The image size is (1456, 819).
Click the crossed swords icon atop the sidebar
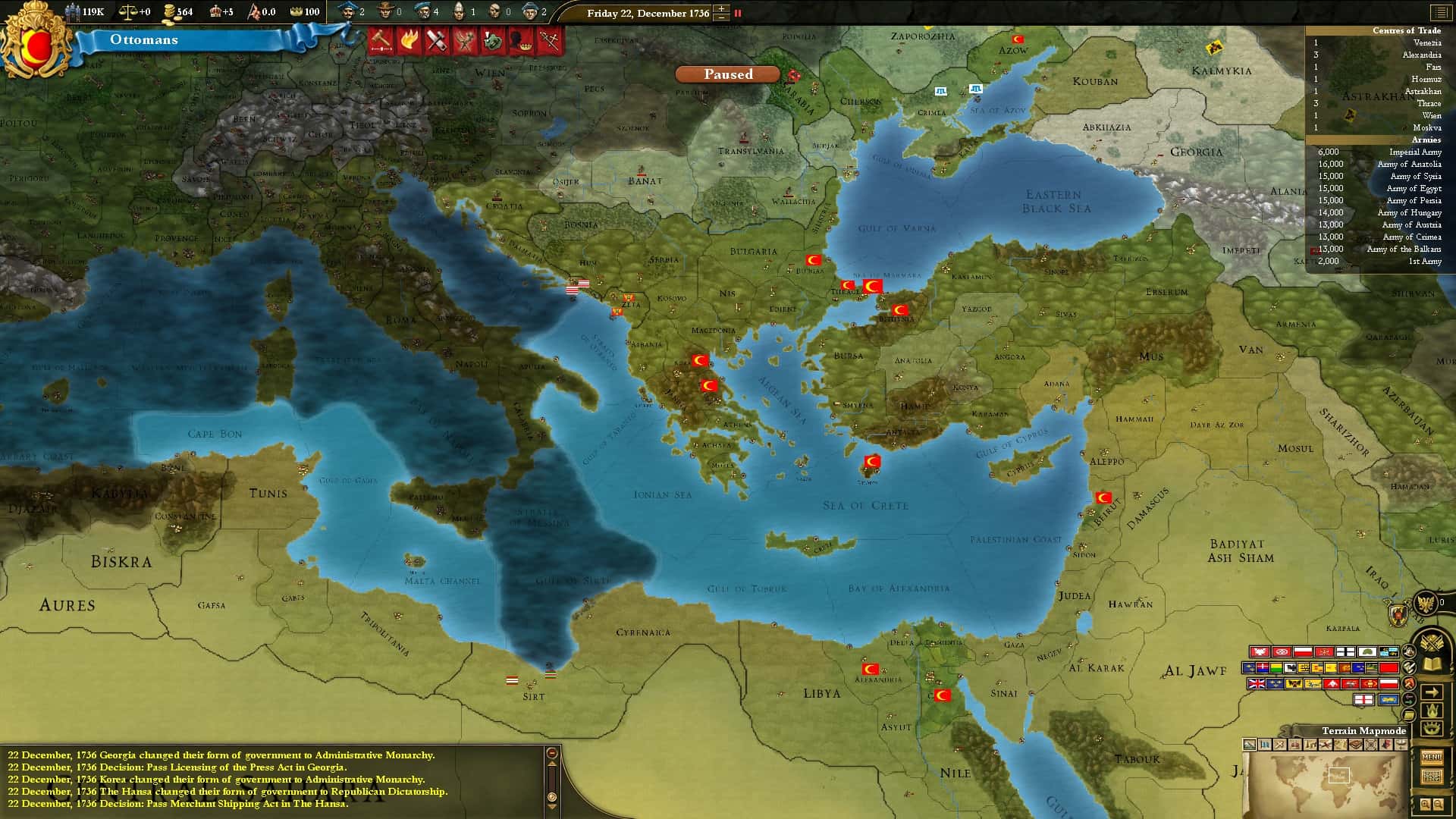[x=1431, y=641]
